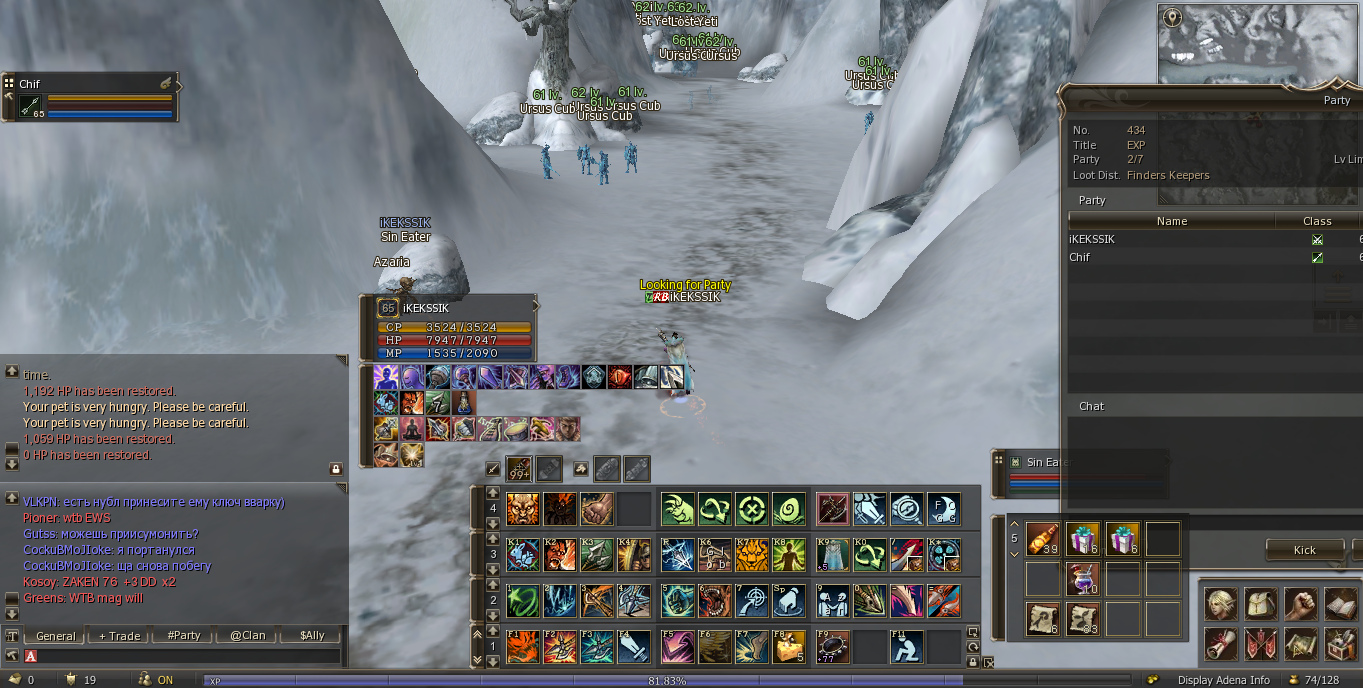Image resolution: width=1363 pixels, height=688 pixels.
Task: Select the @Clan chat tab
Action: coord(248,636)
